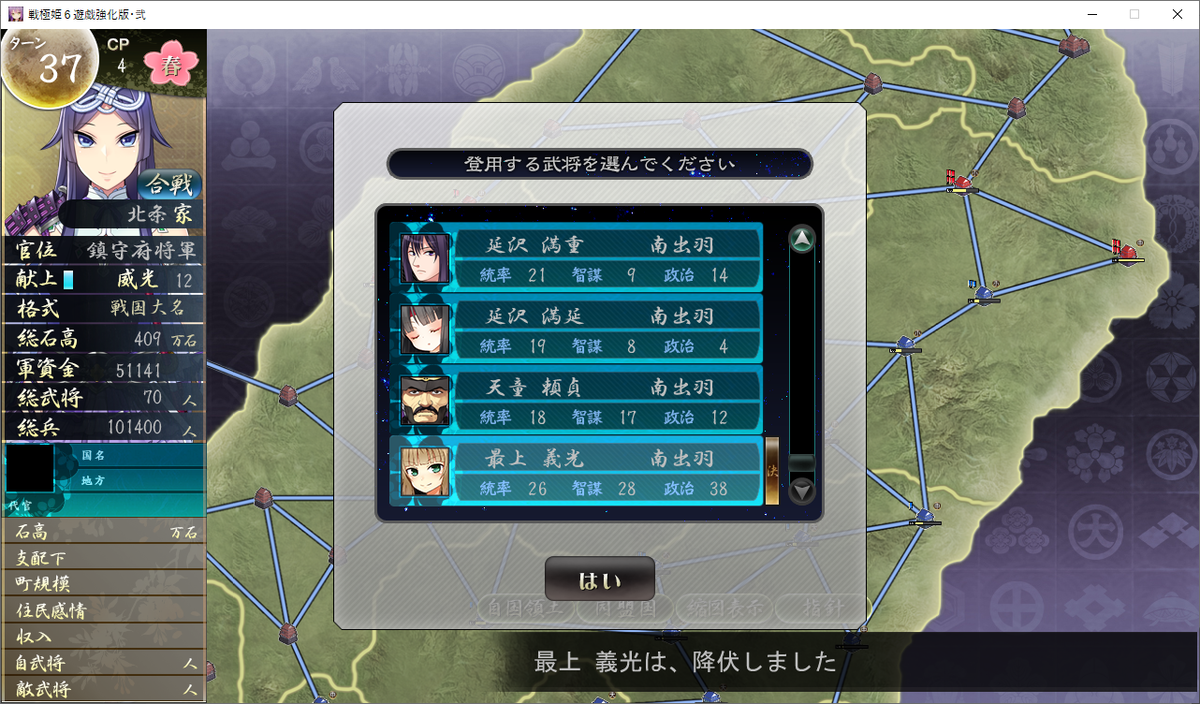Select general 延沢 満重 from the list
This screenshot has height=704, width=1200.
click(577, 257)
